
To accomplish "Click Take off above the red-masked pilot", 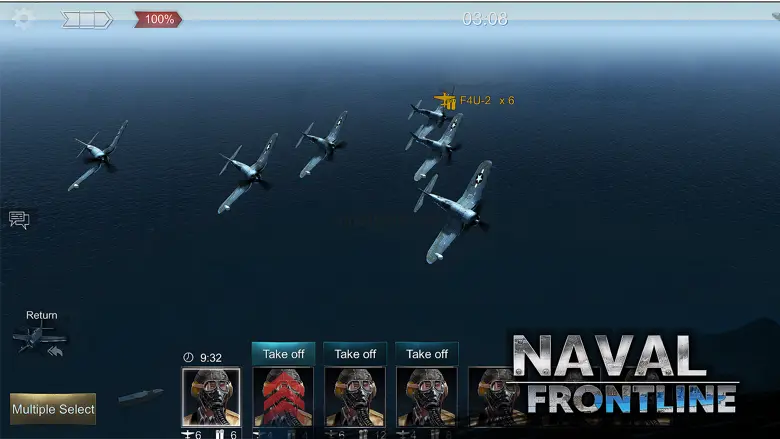I will click(283, 354).
